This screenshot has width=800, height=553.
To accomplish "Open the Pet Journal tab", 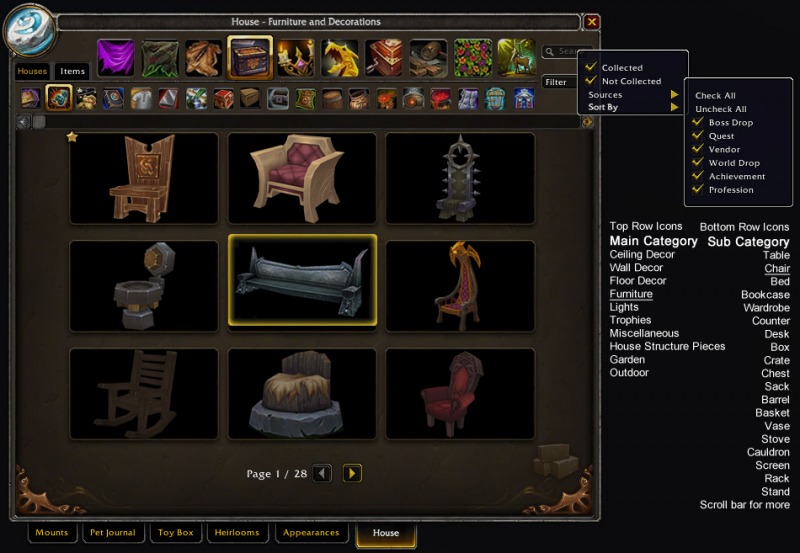I will [111, 533].
